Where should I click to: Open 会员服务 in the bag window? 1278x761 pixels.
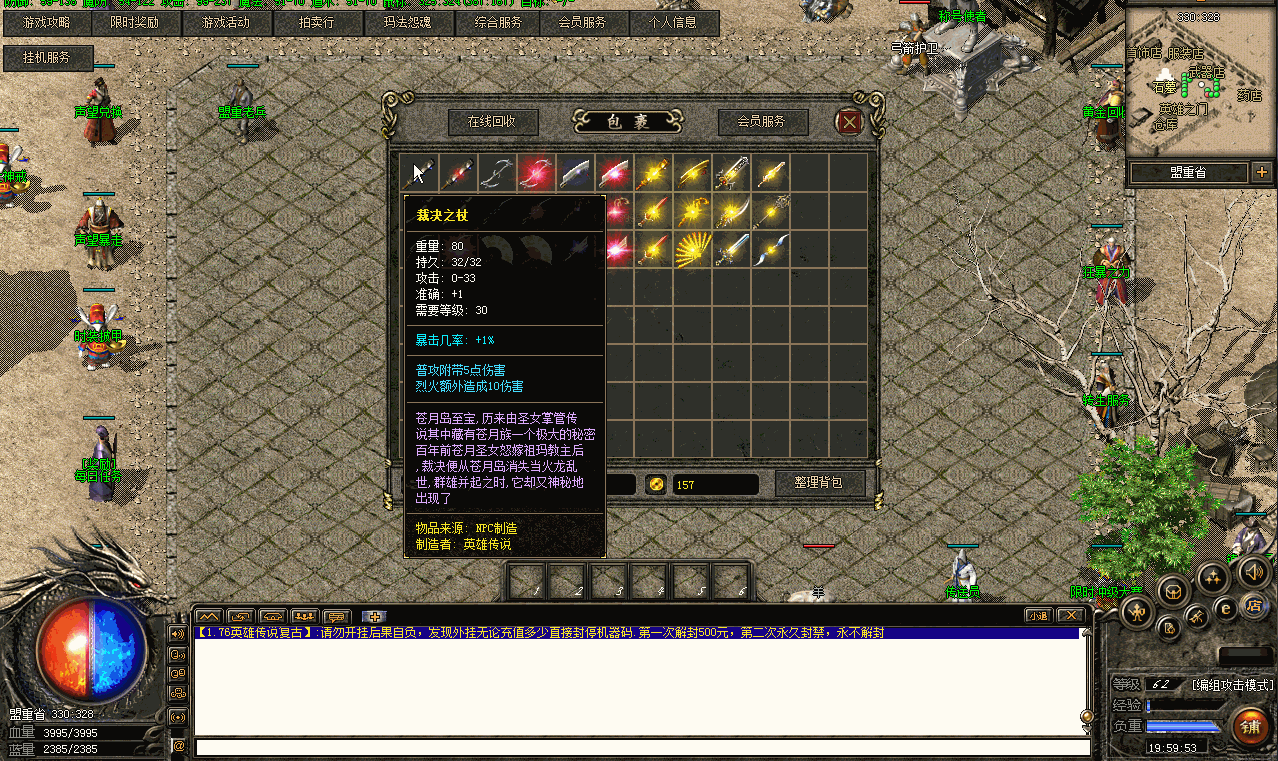click(760, 122)
